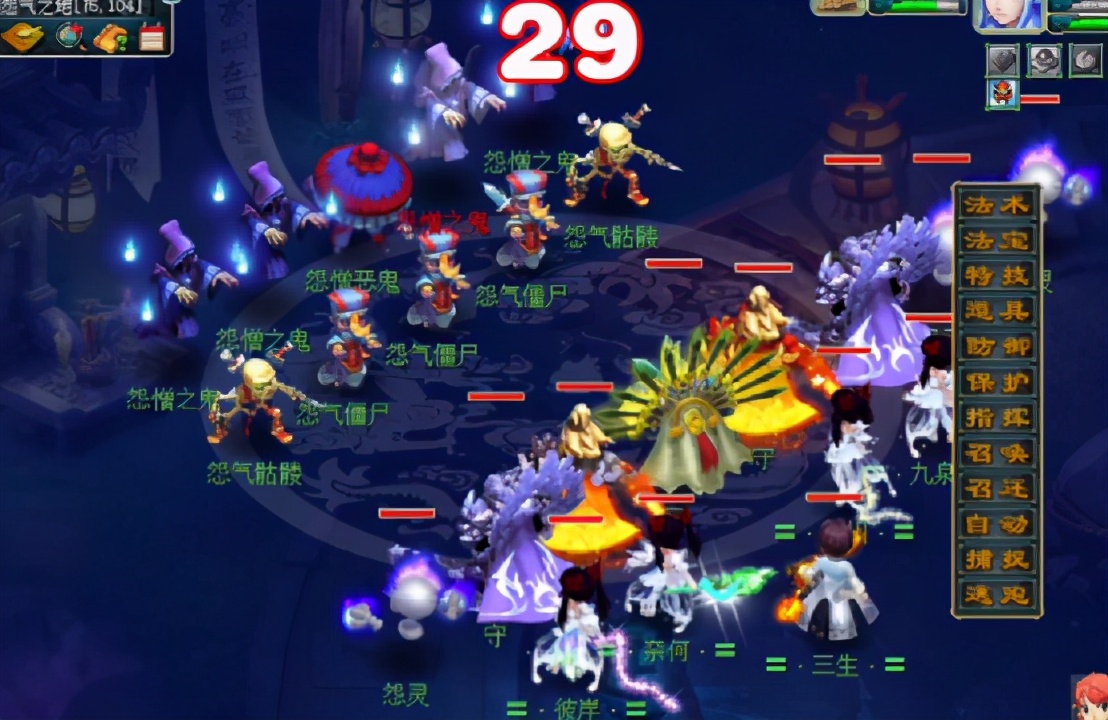The height and width of the screenshot is (720, 1108).
Task: Choose 法术 from the battle menu
Action: tap(996, 205)
